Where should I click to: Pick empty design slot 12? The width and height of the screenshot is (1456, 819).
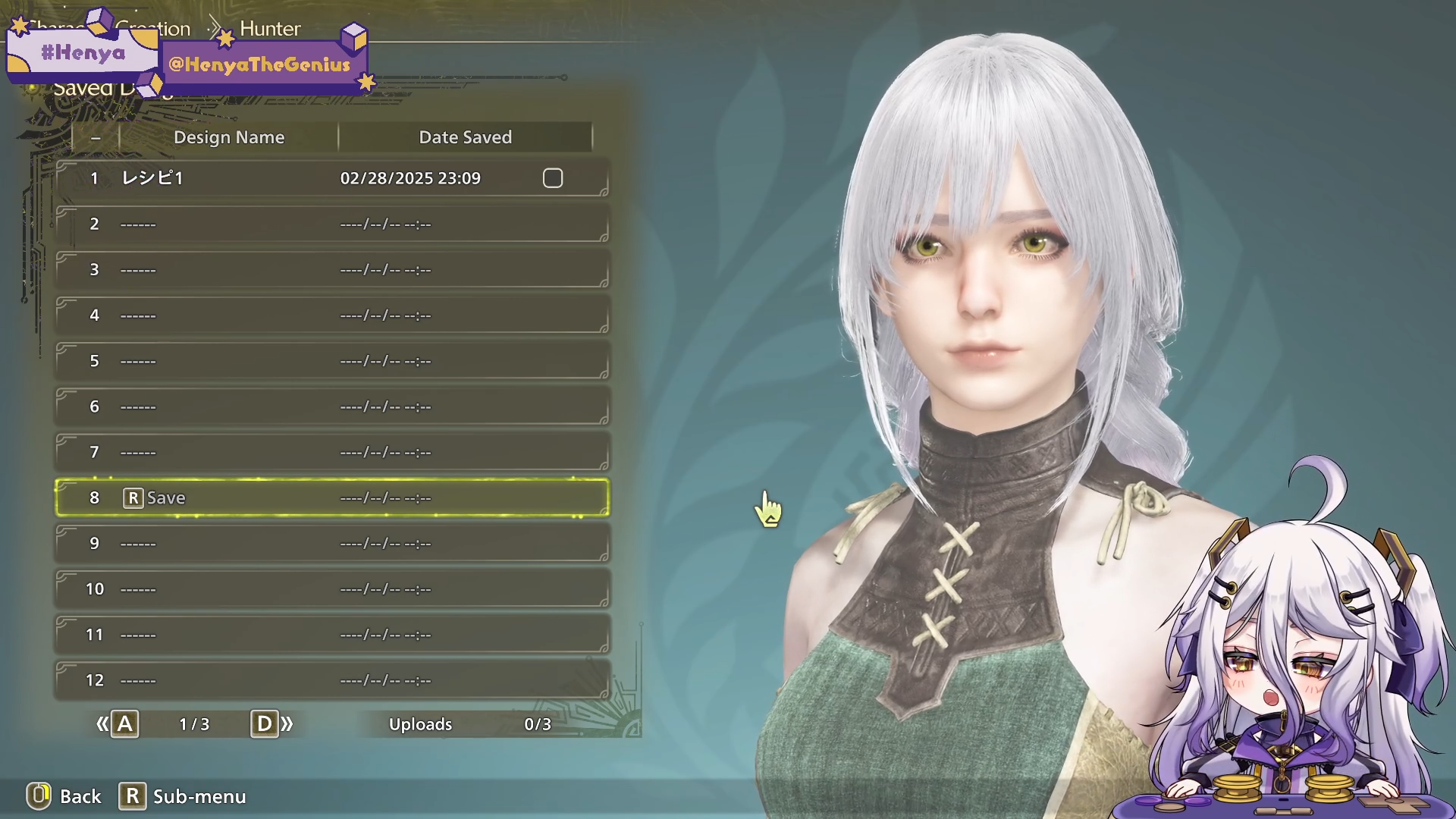coord(331,680)
